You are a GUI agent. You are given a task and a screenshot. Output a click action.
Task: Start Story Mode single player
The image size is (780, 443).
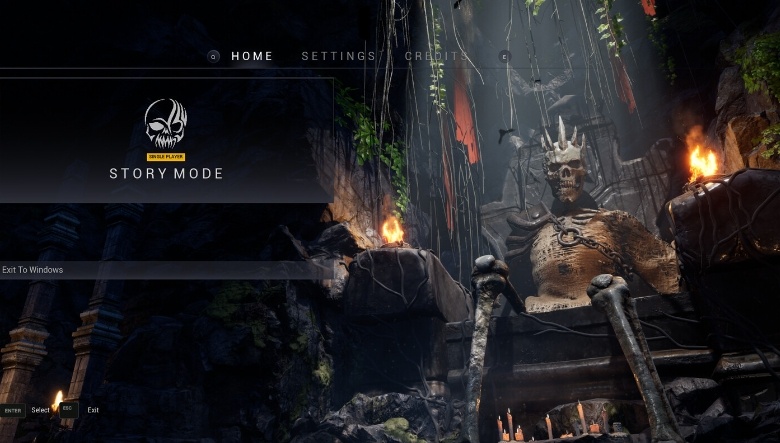click(x=166, y=140)
